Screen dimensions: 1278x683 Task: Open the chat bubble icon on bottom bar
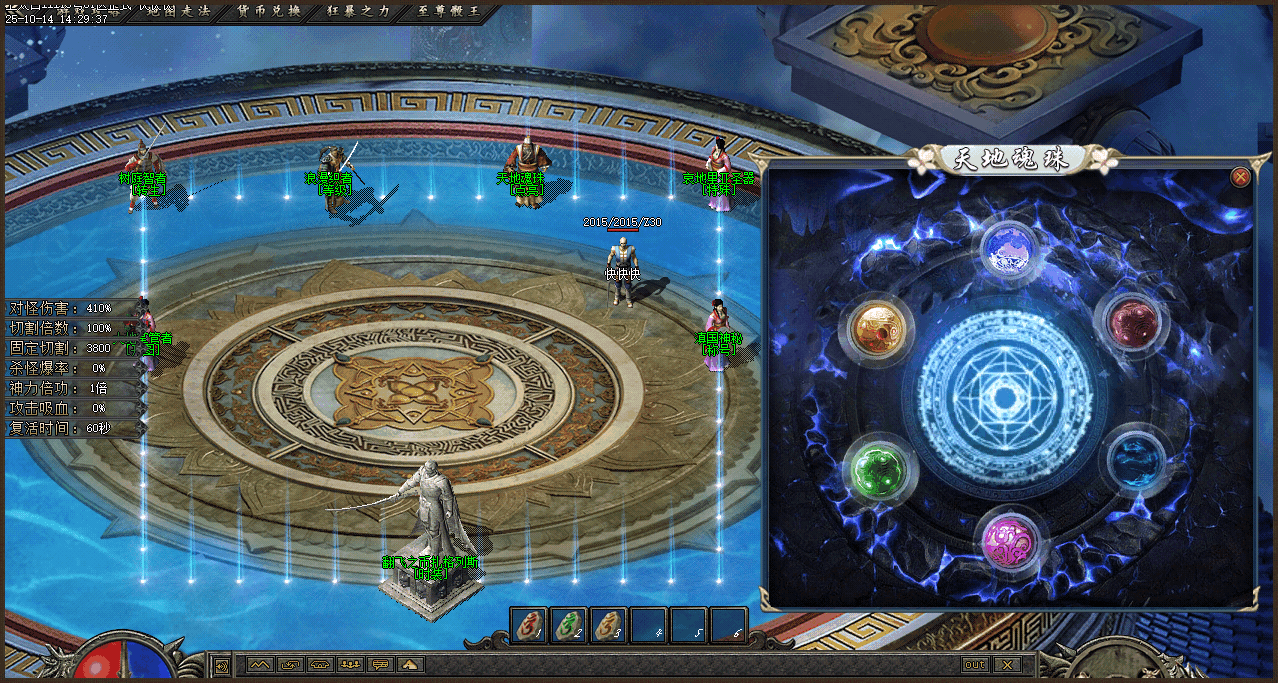[380, 664]
